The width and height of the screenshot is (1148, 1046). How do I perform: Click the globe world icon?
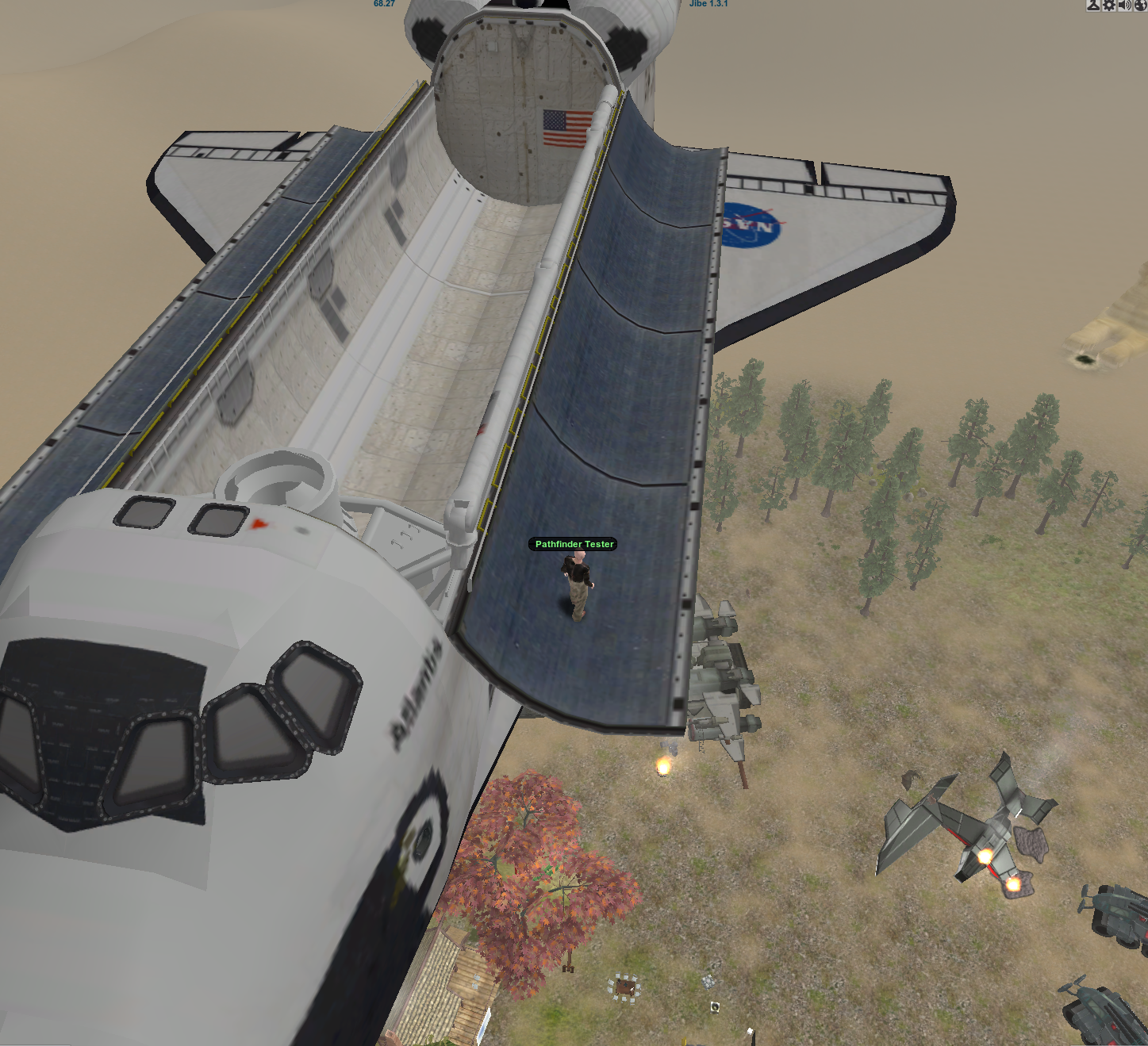click(x=1141, y=5)
